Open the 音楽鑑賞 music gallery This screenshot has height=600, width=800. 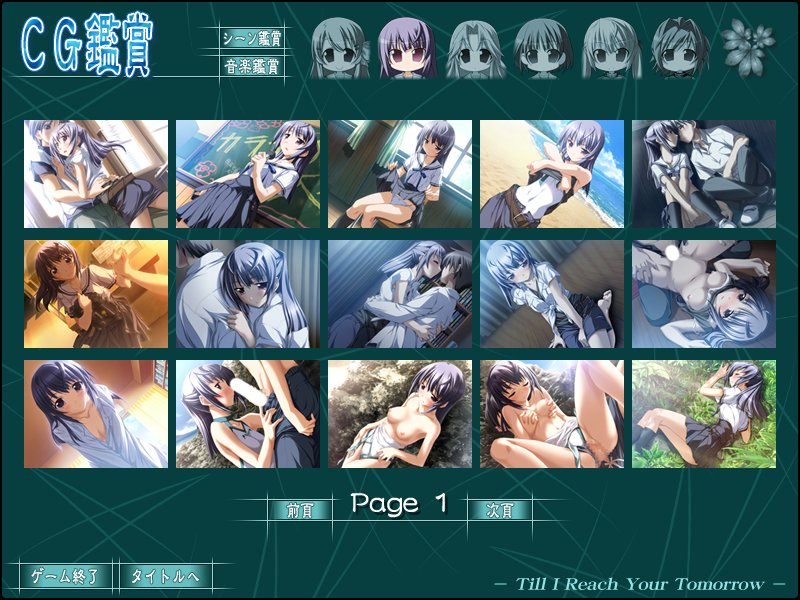pyautogui.click(x=251, y=68)
